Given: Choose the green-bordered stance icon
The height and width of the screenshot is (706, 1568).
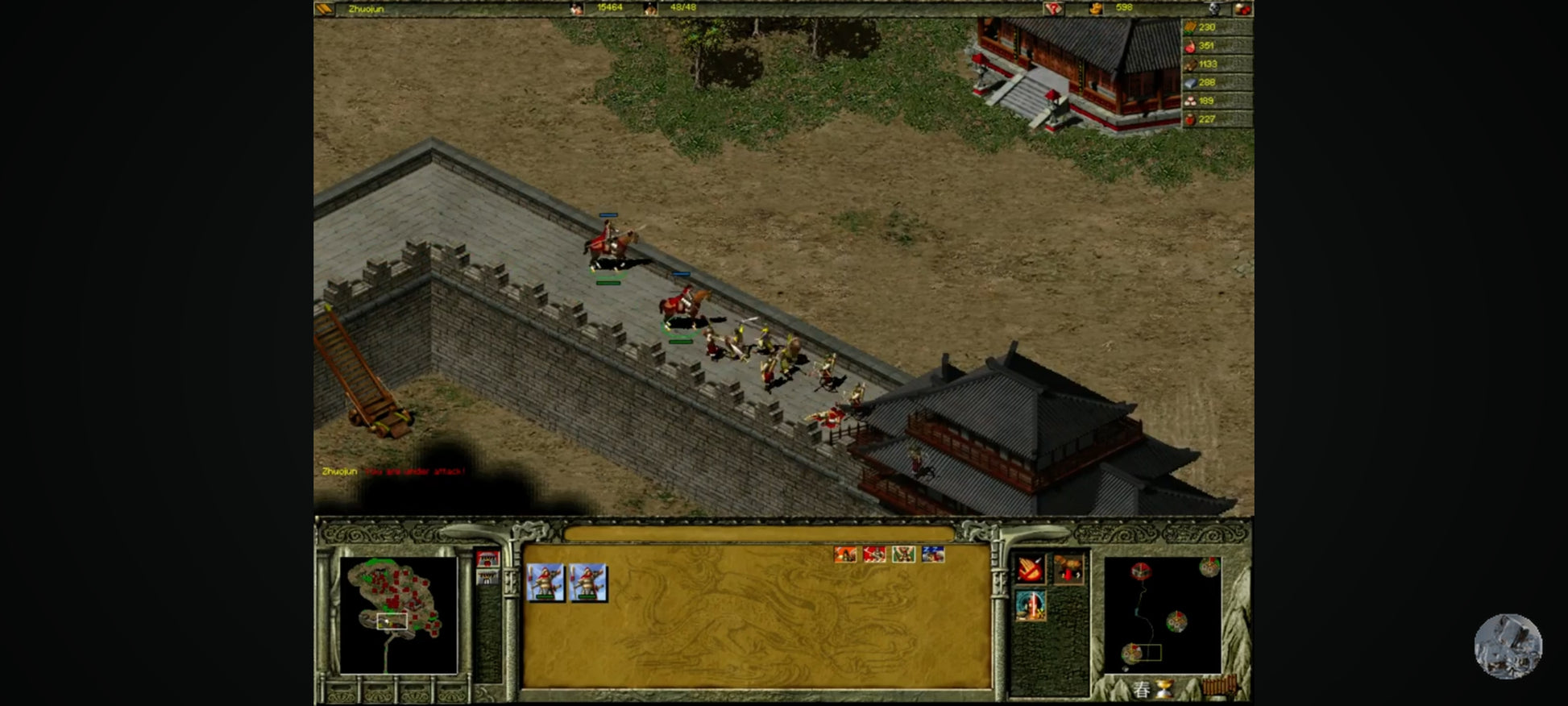Looking at the screenshot, I should [x=903, y=554].
